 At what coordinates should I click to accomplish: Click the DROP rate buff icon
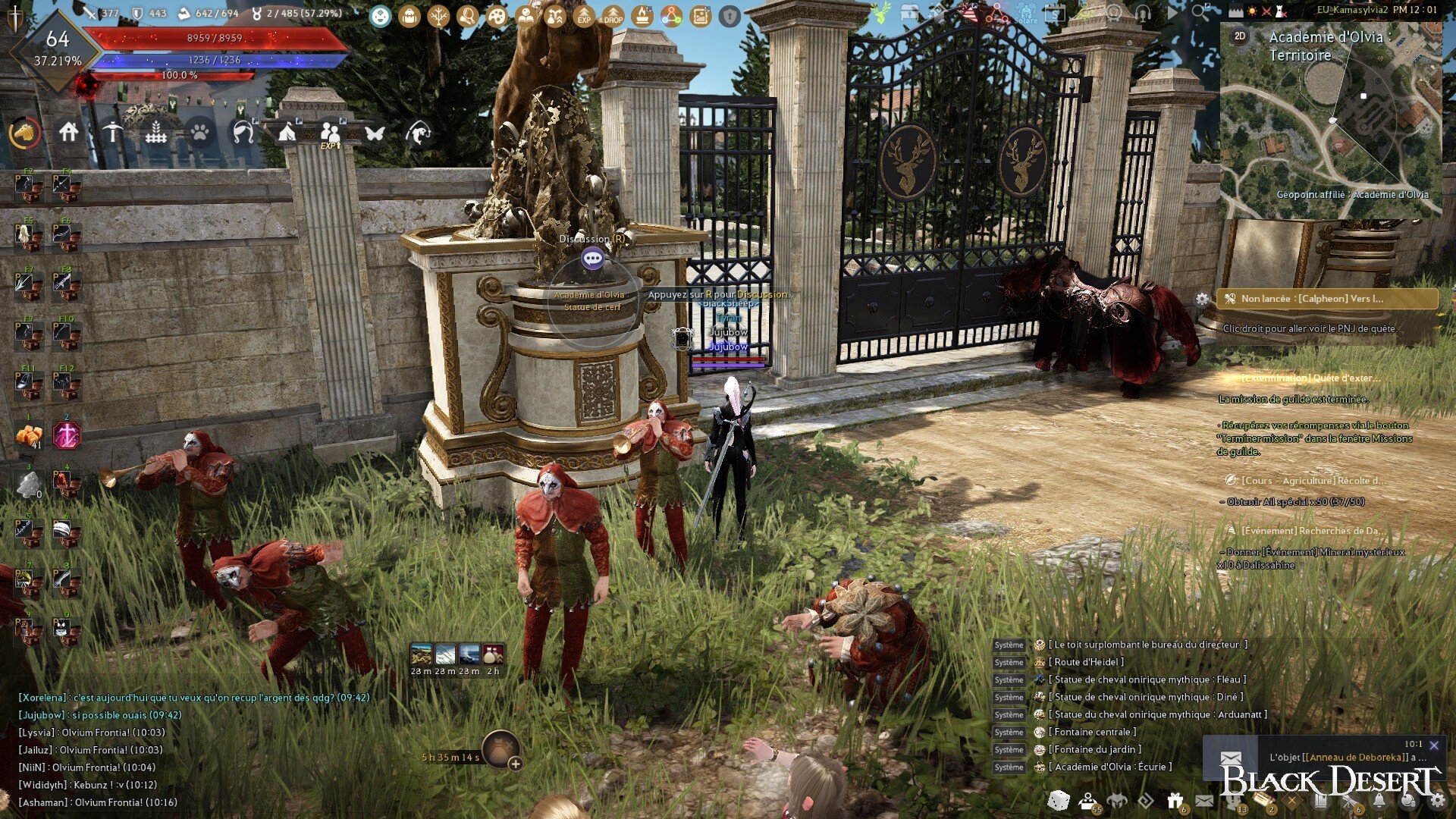pos(613,16)
